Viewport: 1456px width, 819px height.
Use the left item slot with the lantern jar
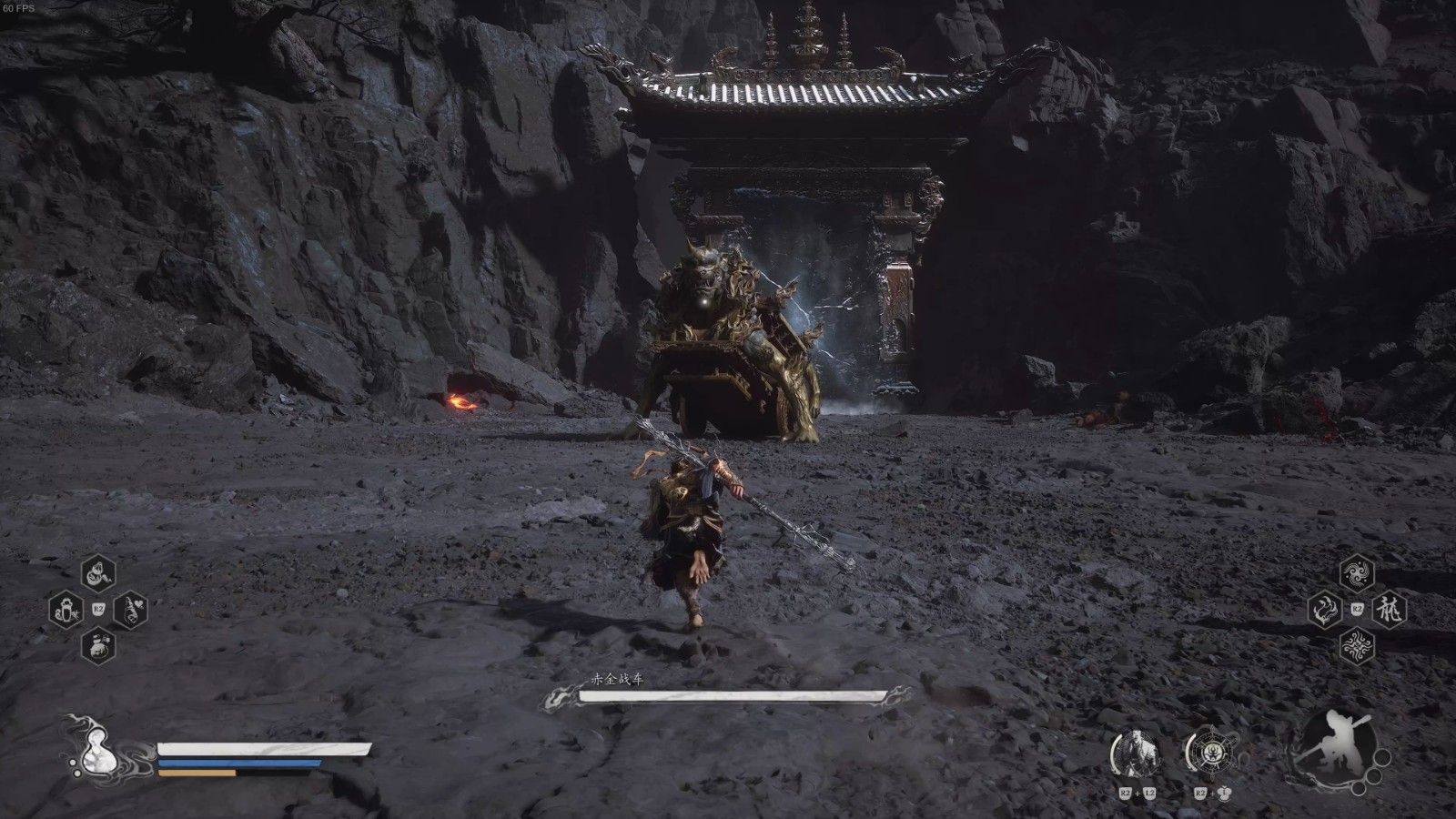tap(66, 609)
